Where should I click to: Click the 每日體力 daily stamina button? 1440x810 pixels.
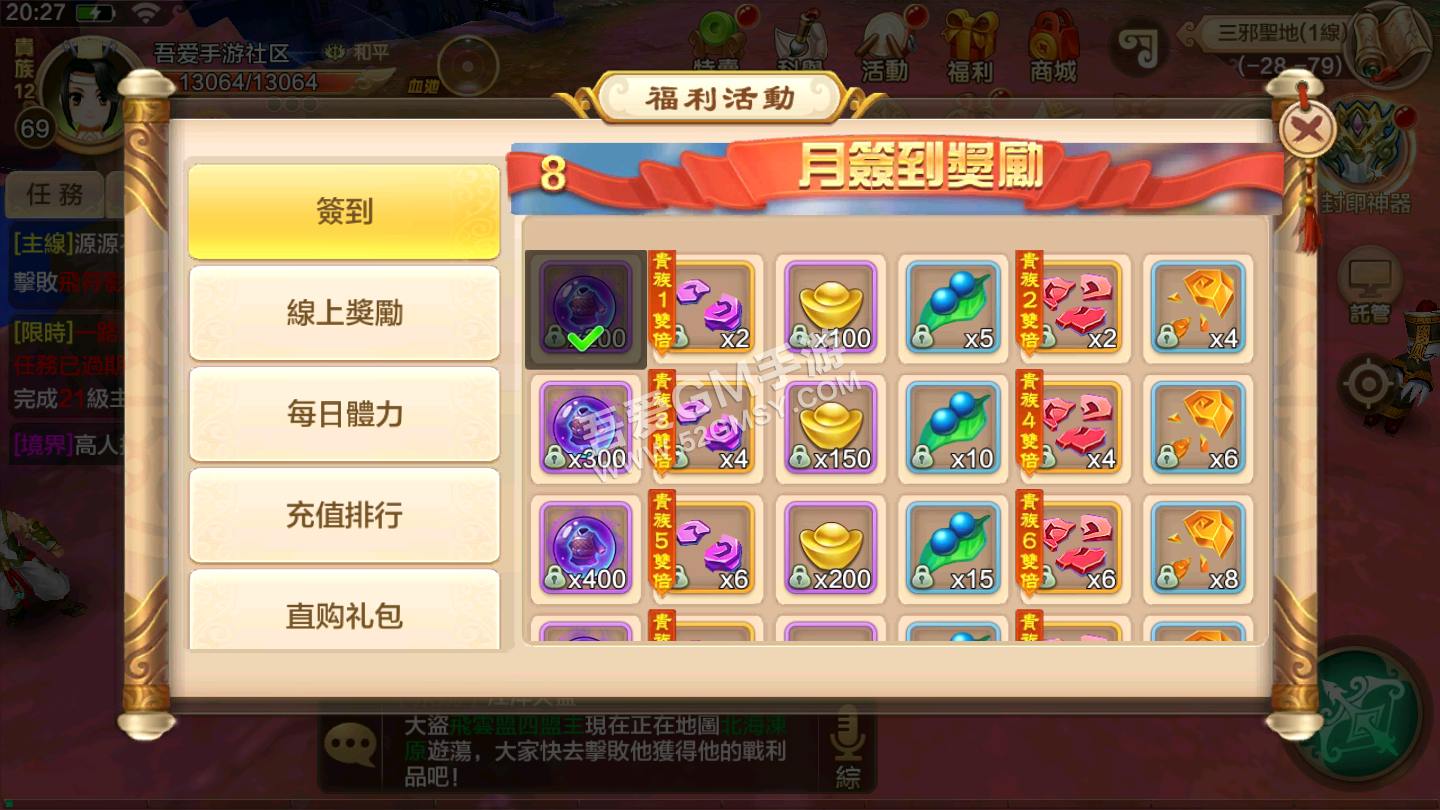click(x=344, y=412)
